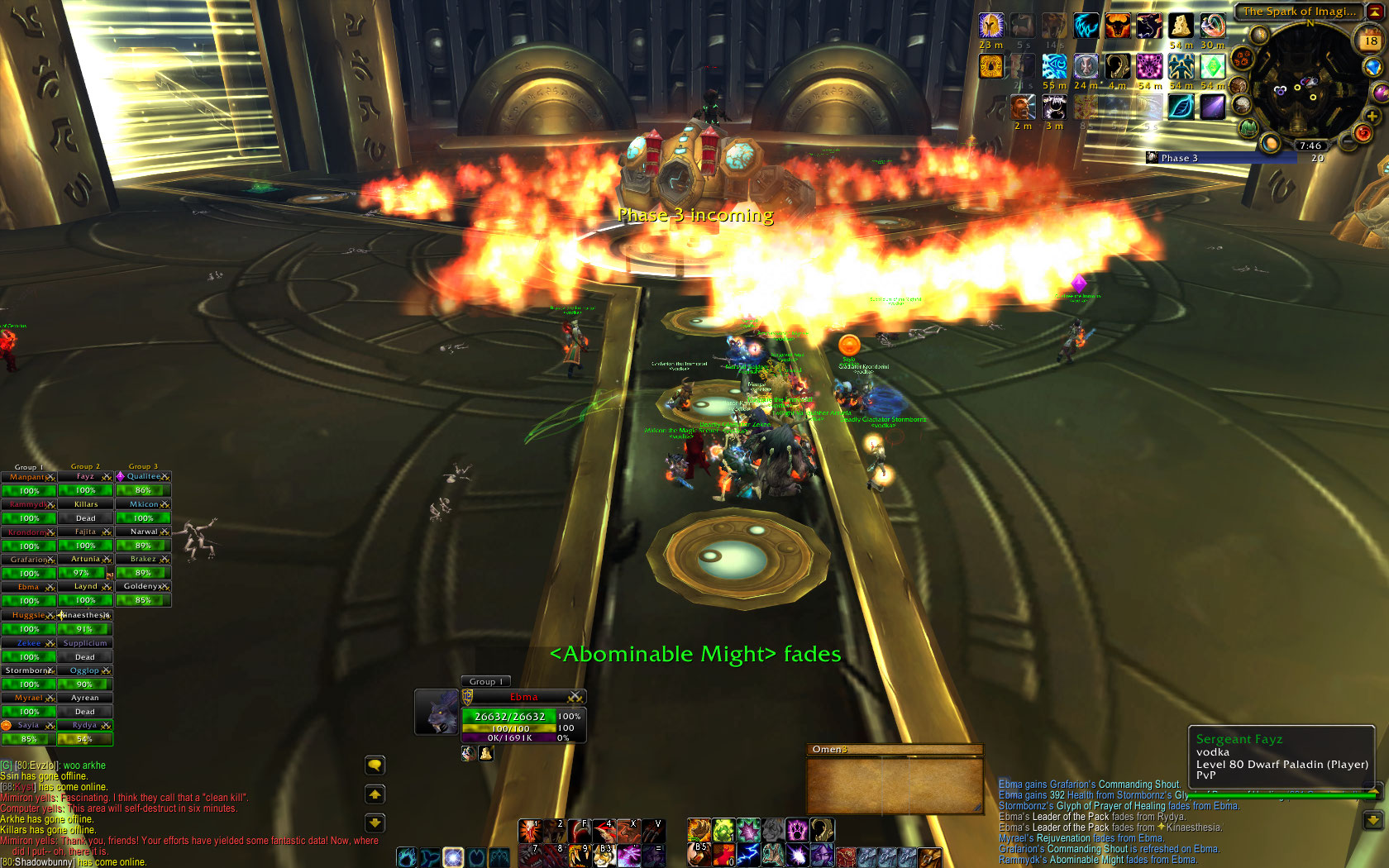
Task: Select Rydya in the raid frames
Action: [85, 726]
